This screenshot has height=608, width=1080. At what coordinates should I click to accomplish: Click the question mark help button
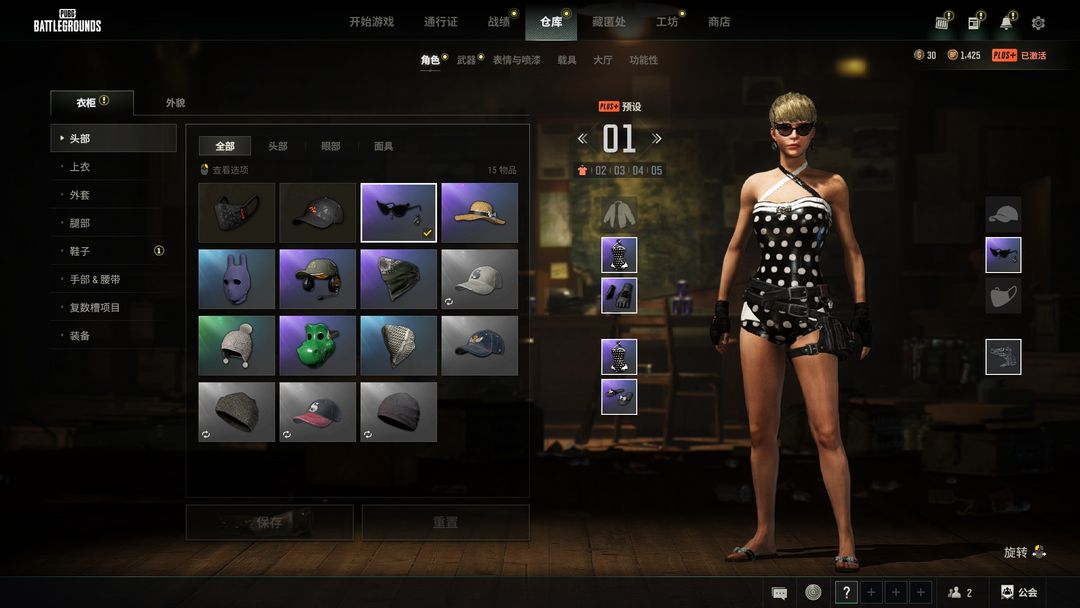click(x=846, y=592)
